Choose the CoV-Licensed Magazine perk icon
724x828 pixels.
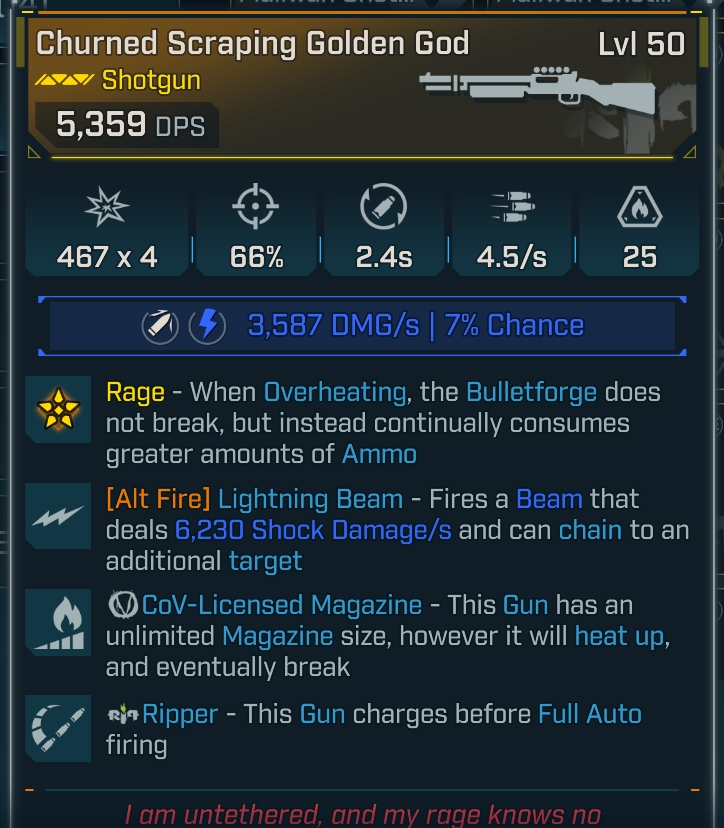[58, 622]
